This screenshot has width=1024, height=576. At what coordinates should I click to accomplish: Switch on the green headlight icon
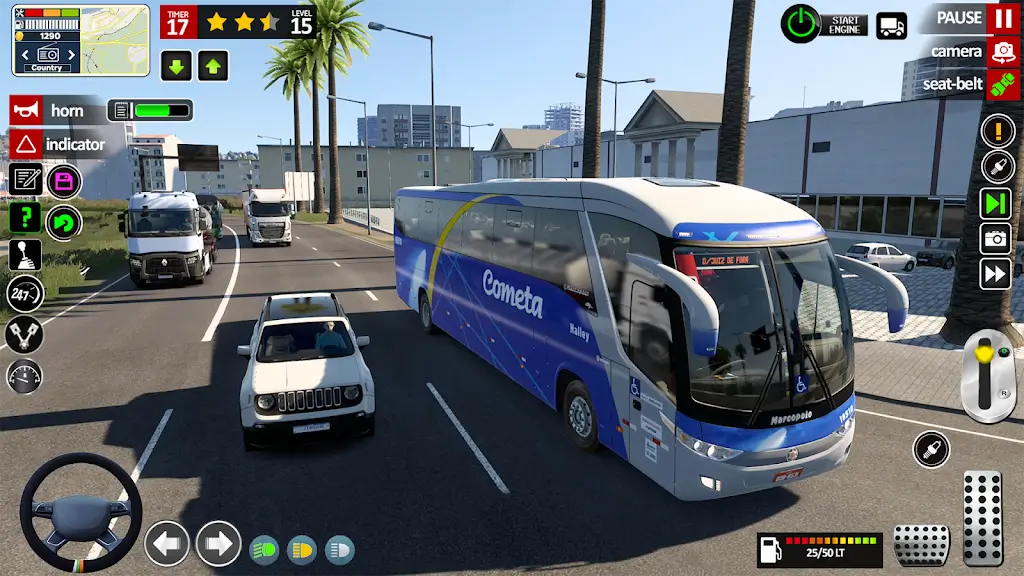click(x=264, y=550)
